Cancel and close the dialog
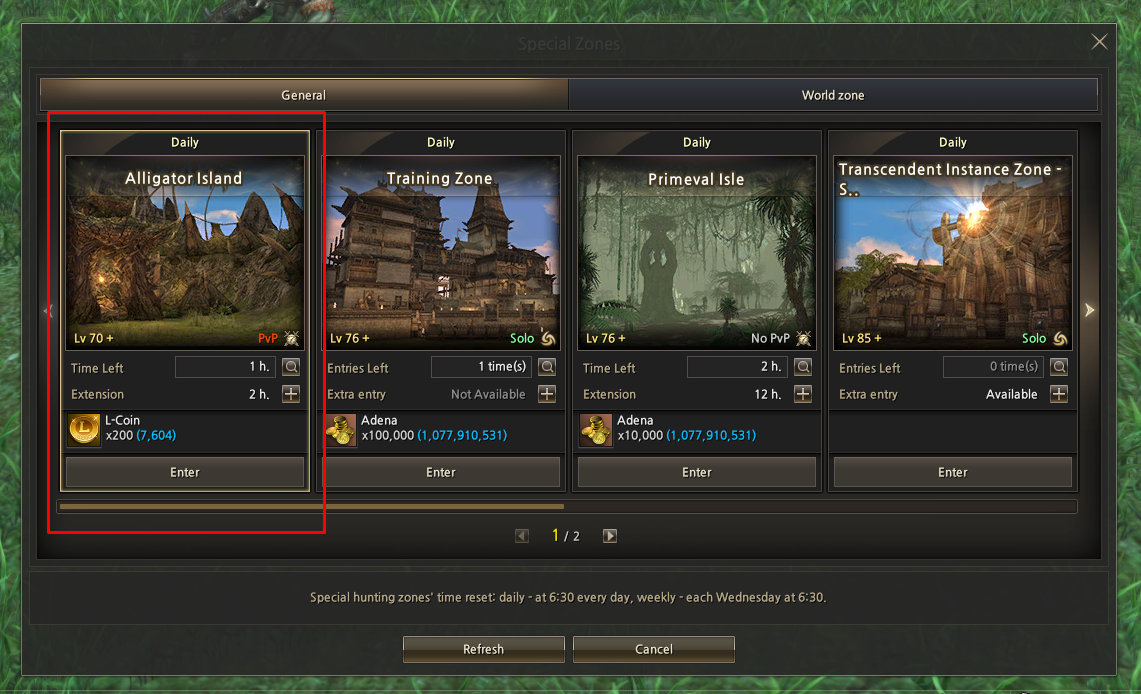The height and width of the screenshot is (694, 1141). point(654,649)
